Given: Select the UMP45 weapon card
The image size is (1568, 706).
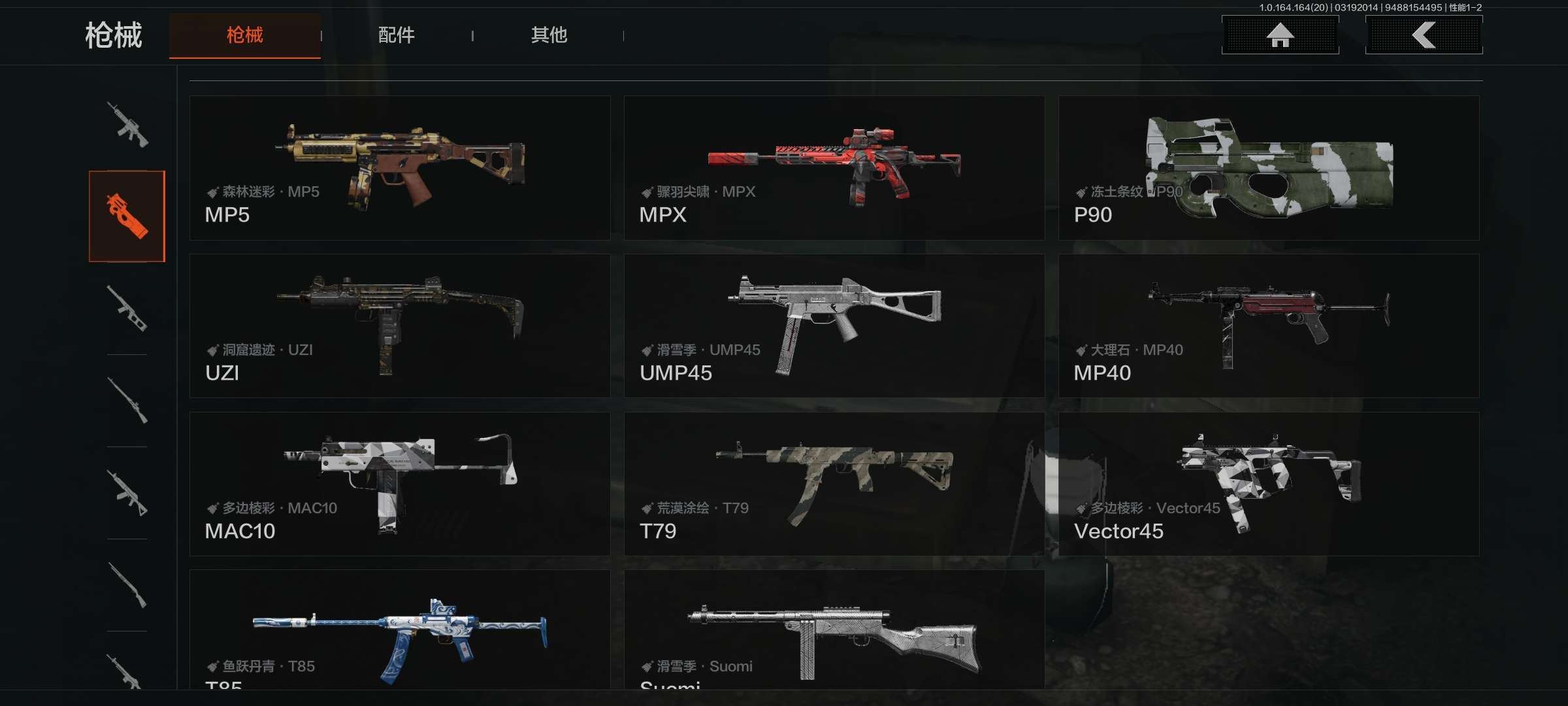Looking at the screenshot, I should pyautogui.click(x=834, y=326).
